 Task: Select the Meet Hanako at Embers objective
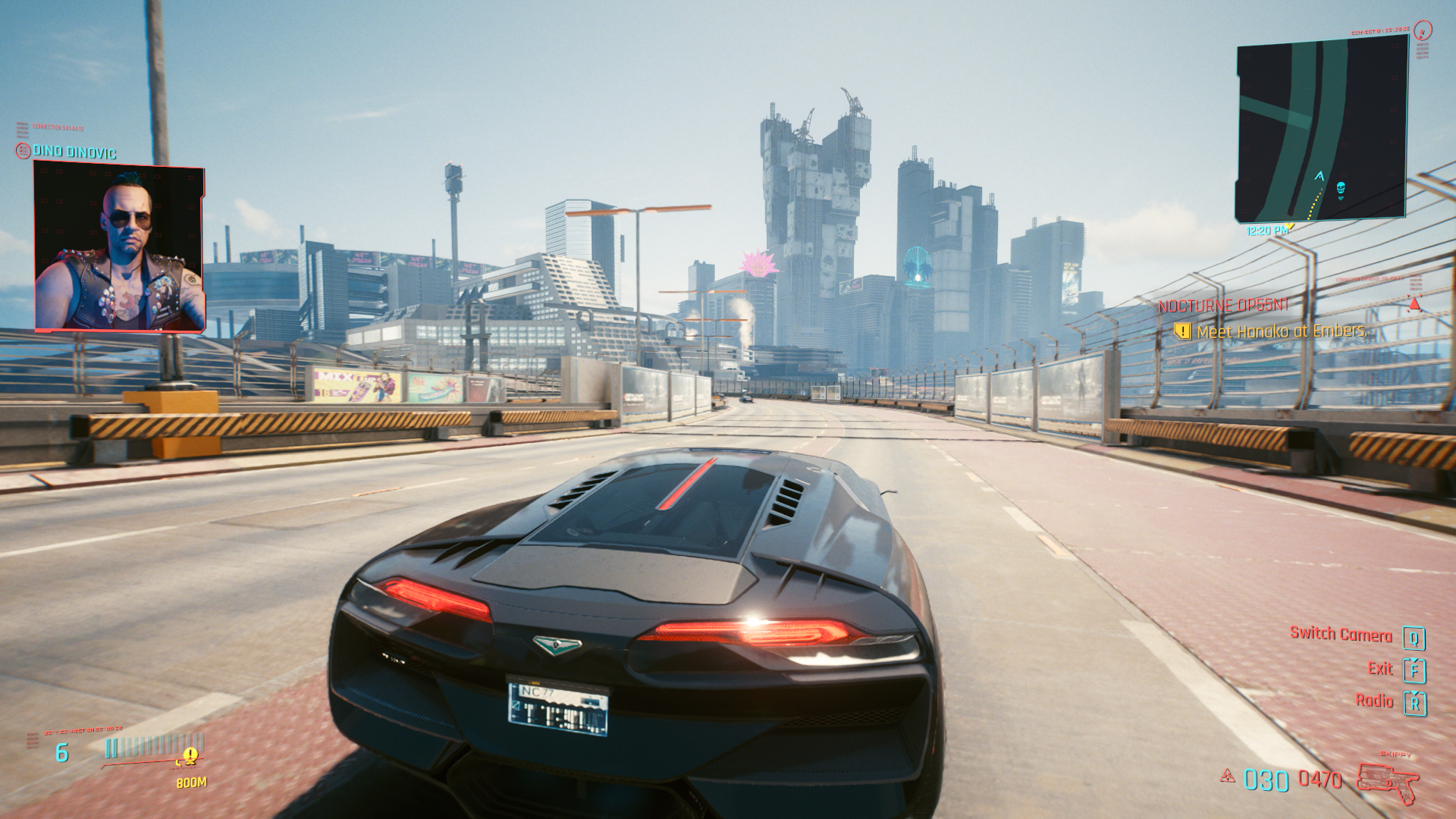pos(1280,331)
